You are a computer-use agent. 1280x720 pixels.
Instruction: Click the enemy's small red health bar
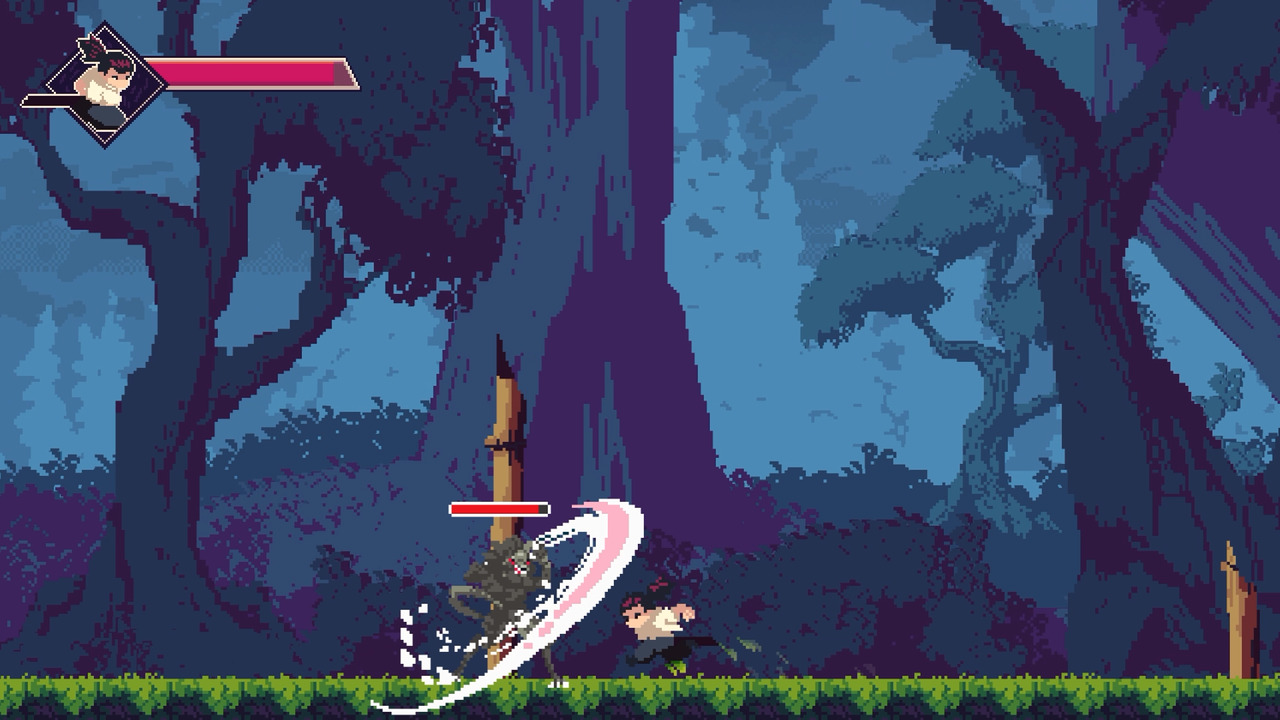pos(500,509)
